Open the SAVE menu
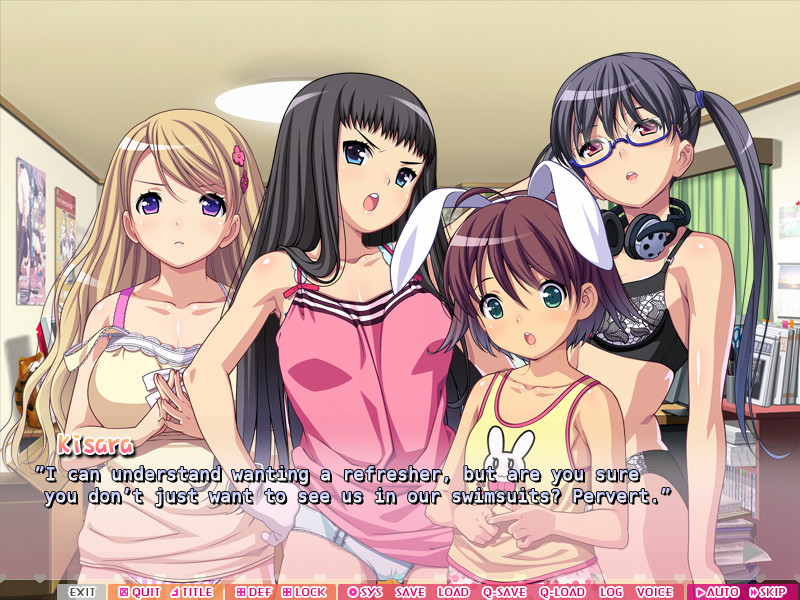 (410, 592)
